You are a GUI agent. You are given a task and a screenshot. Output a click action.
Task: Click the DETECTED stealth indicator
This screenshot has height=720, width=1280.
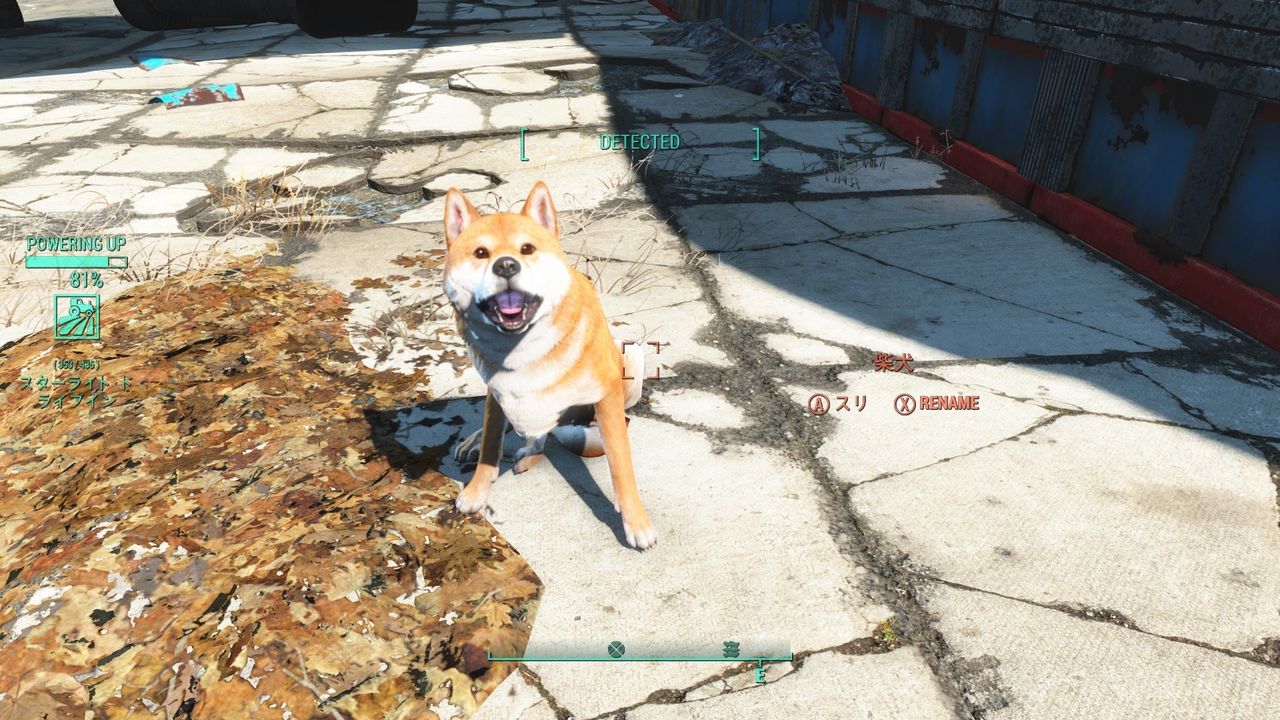pos(638,142)
